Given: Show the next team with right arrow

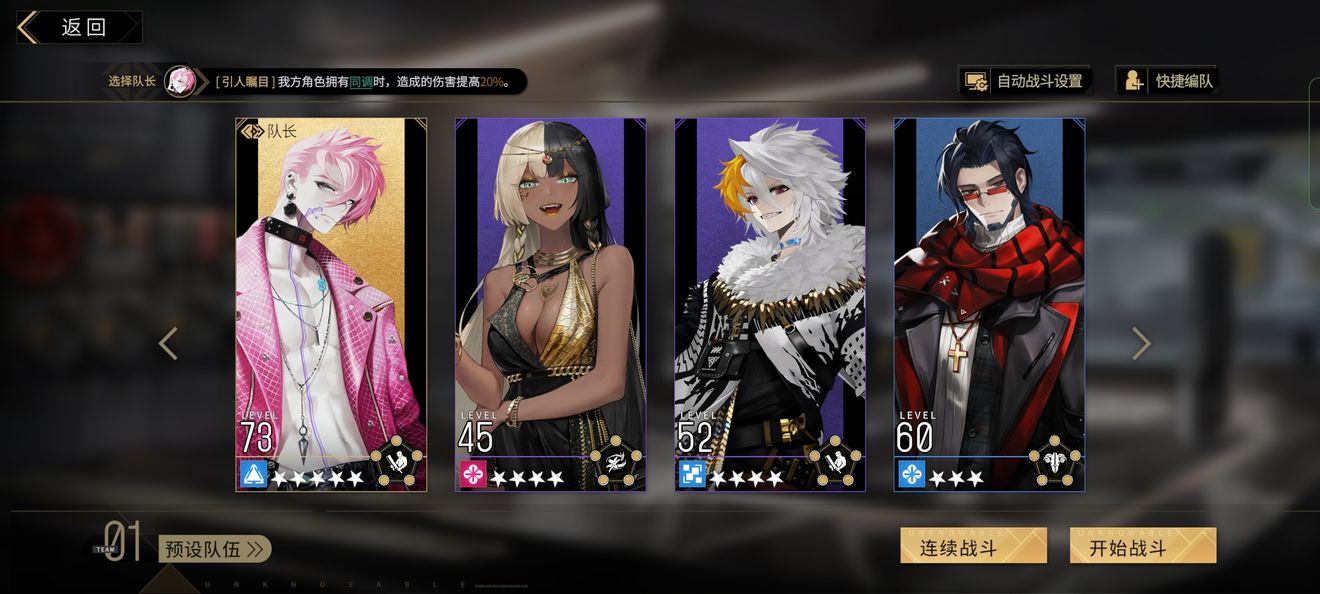Looking at the screenshot, I should [1141, 343].
